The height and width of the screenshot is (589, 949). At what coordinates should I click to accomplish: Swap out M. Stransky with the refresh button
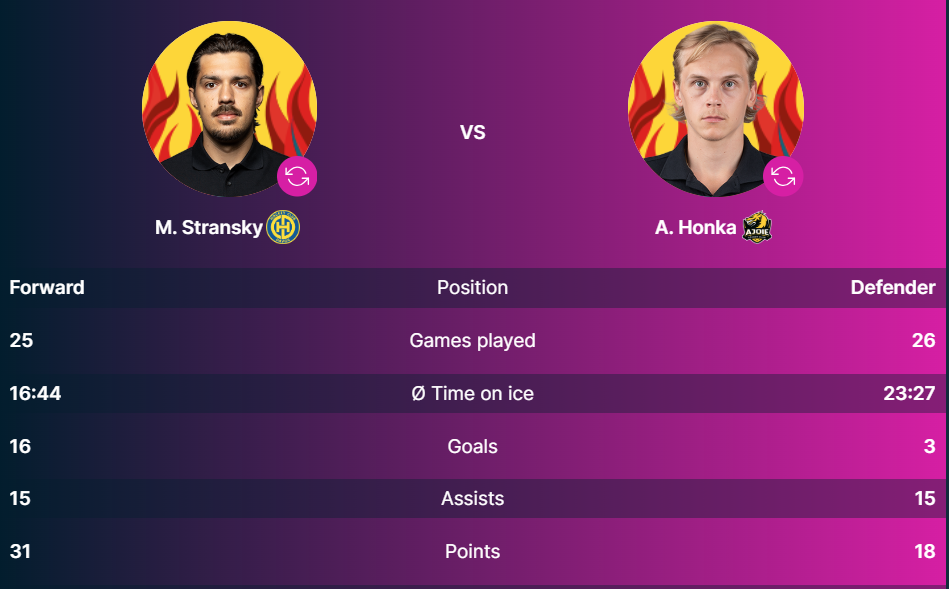(297, 177)
